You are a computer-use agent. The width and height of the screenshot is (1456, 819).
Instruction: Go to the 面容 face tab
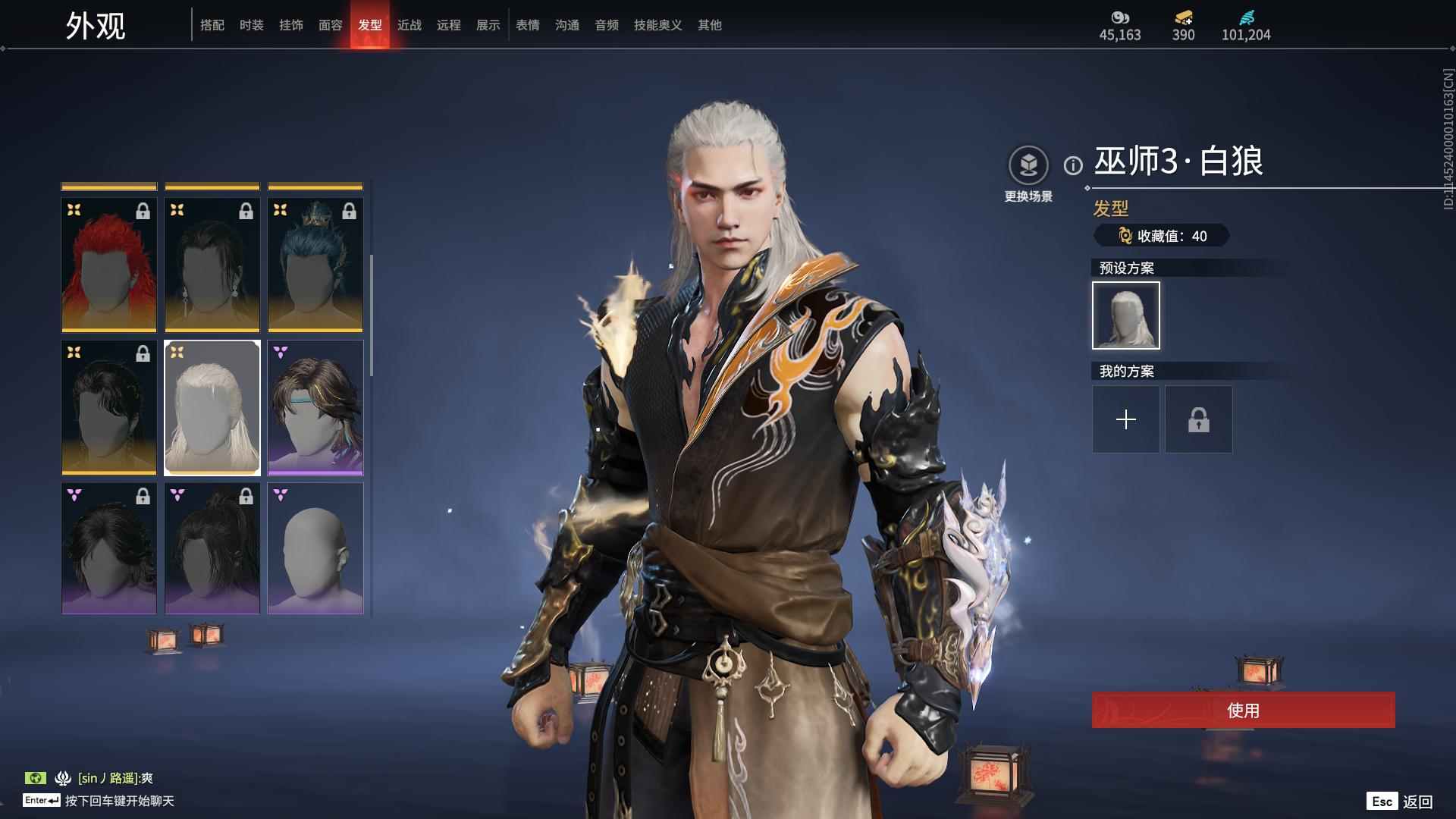pos(331,25)
